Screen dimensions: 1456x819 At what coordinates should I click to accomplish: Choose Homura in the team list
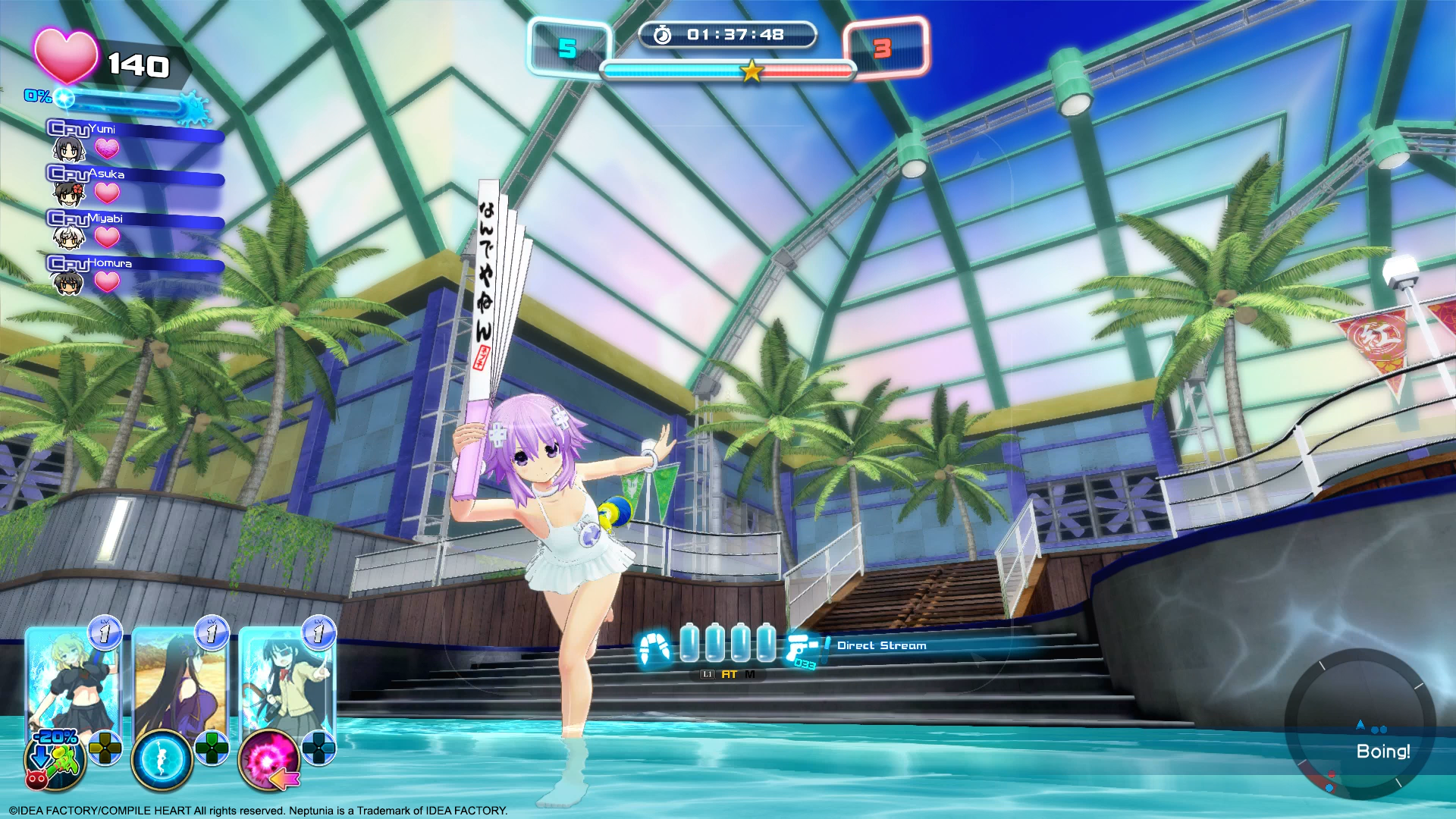[68, 283]
